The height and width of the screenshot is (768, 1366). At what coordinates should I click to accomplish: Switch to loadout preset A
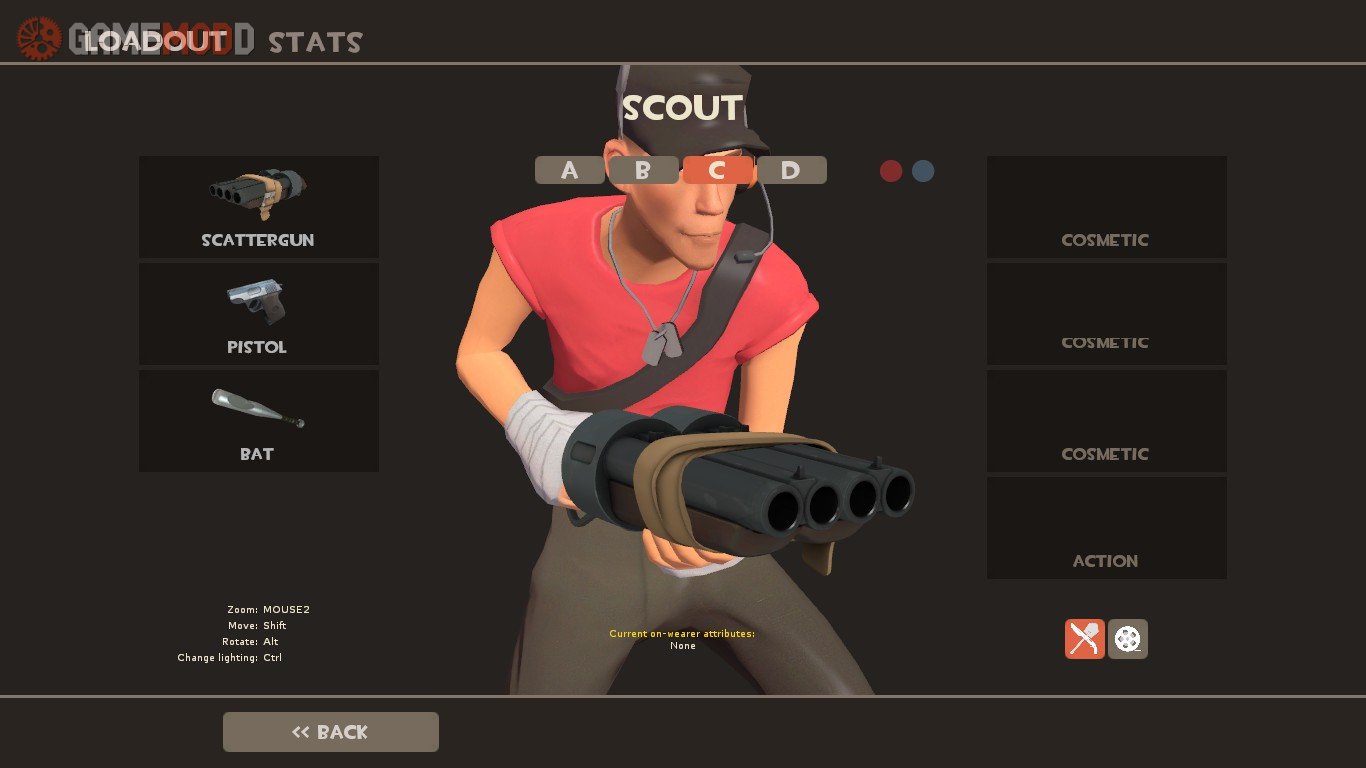pyautogui.click(x=570, y=170)
